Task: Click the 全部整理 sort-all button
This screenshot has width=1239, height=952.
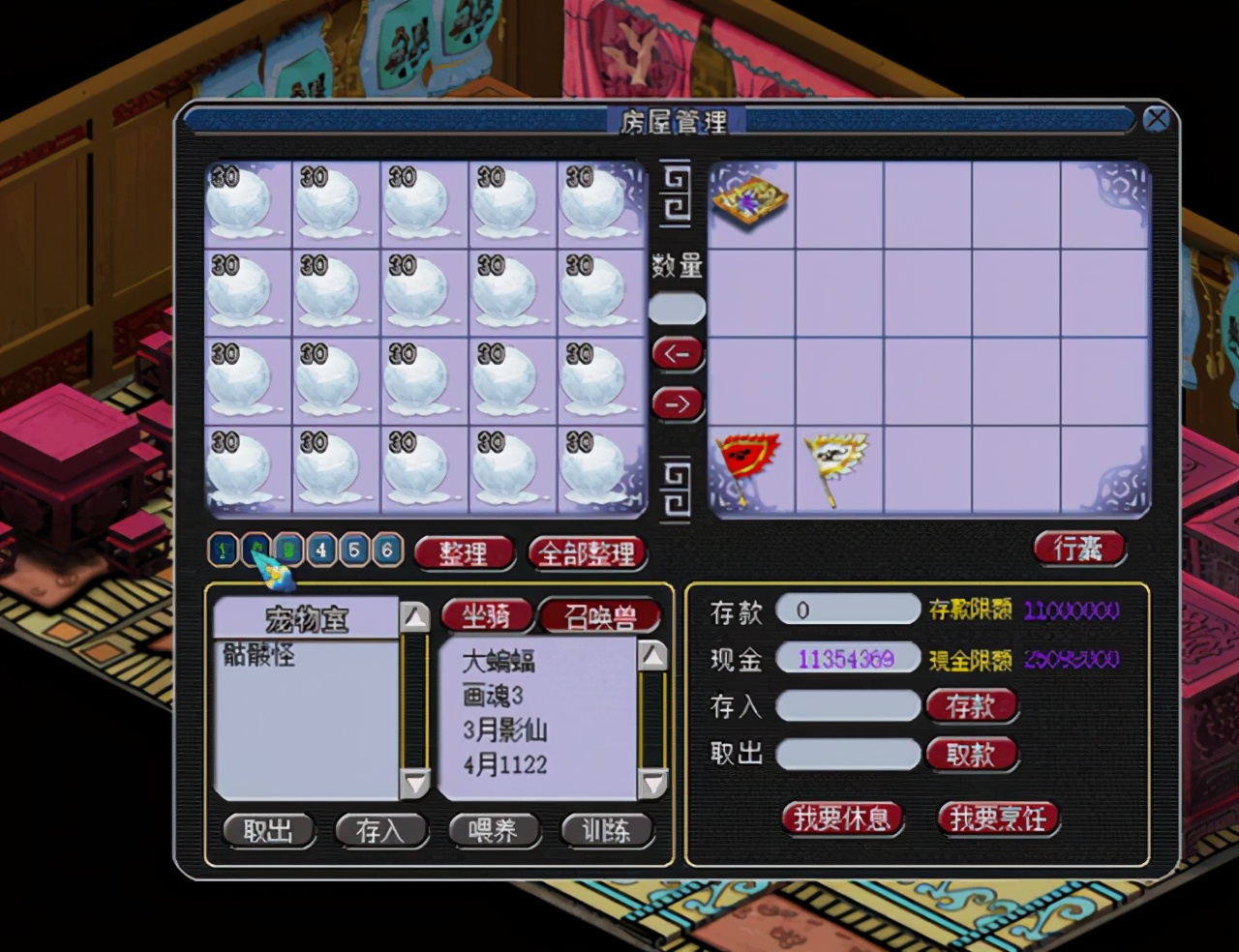Action: pos(587,553)
